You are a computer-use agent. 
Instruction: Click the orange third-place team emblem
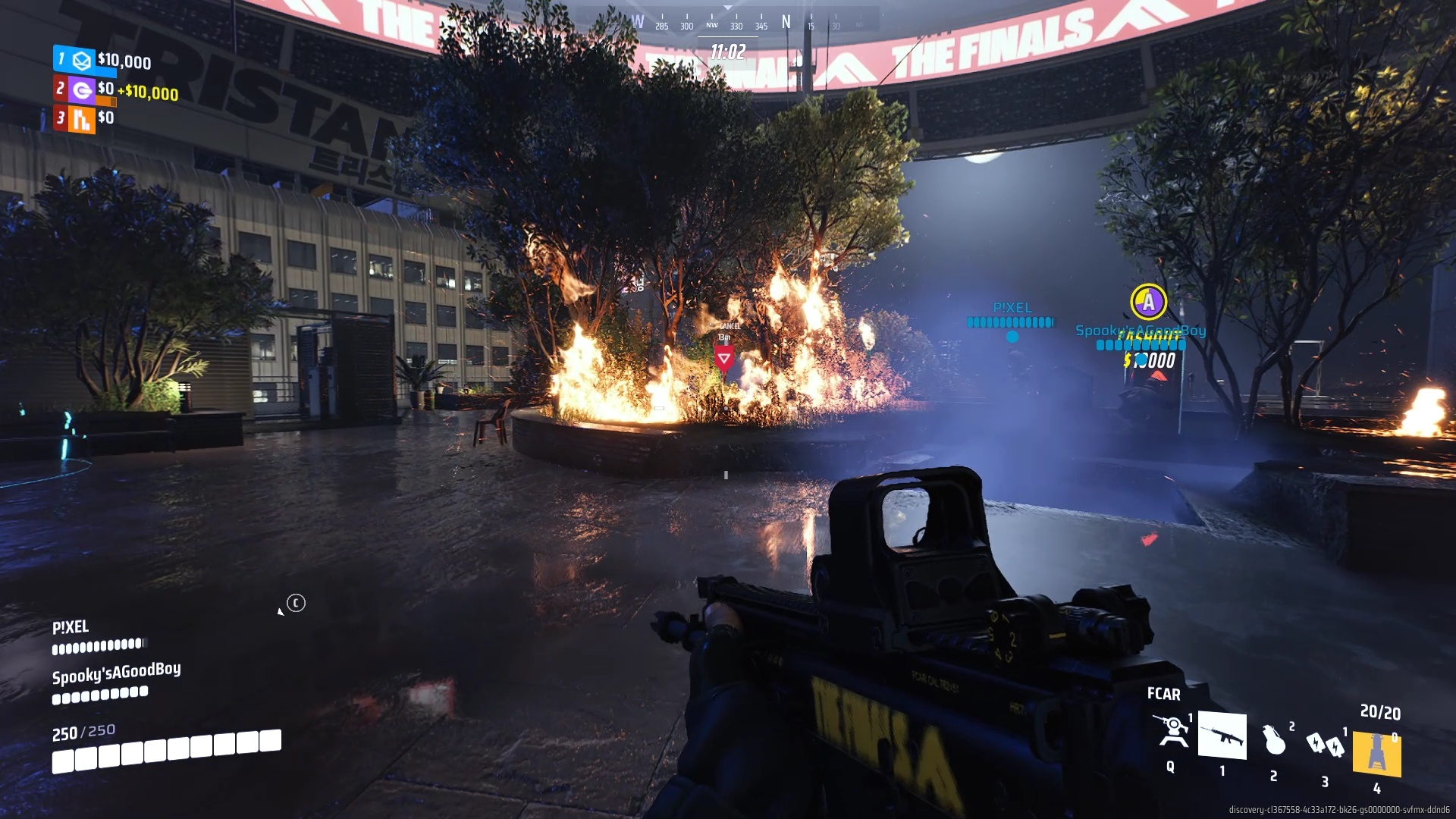81,119
